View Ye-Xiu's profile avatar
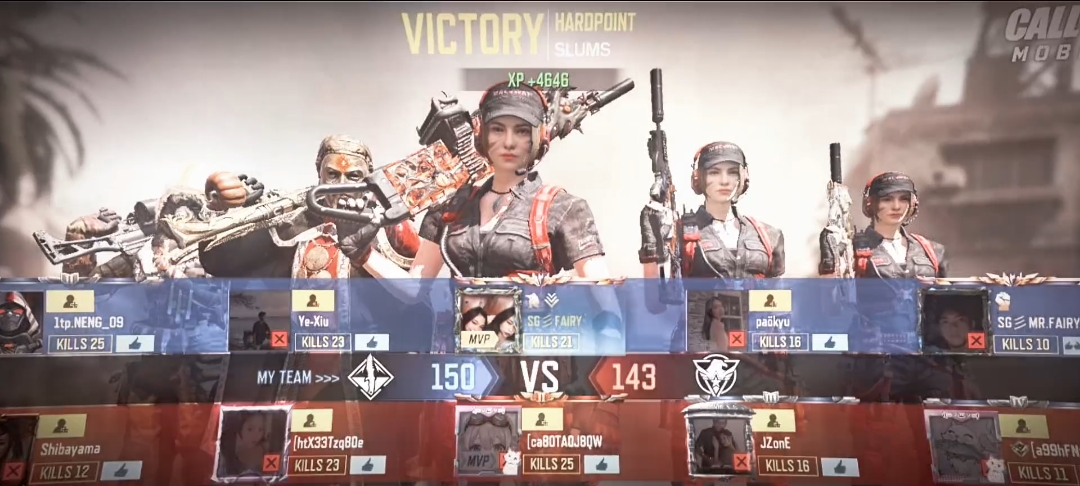The width and height of the screenshot is (1080, 486). click(x=260, y=320)
